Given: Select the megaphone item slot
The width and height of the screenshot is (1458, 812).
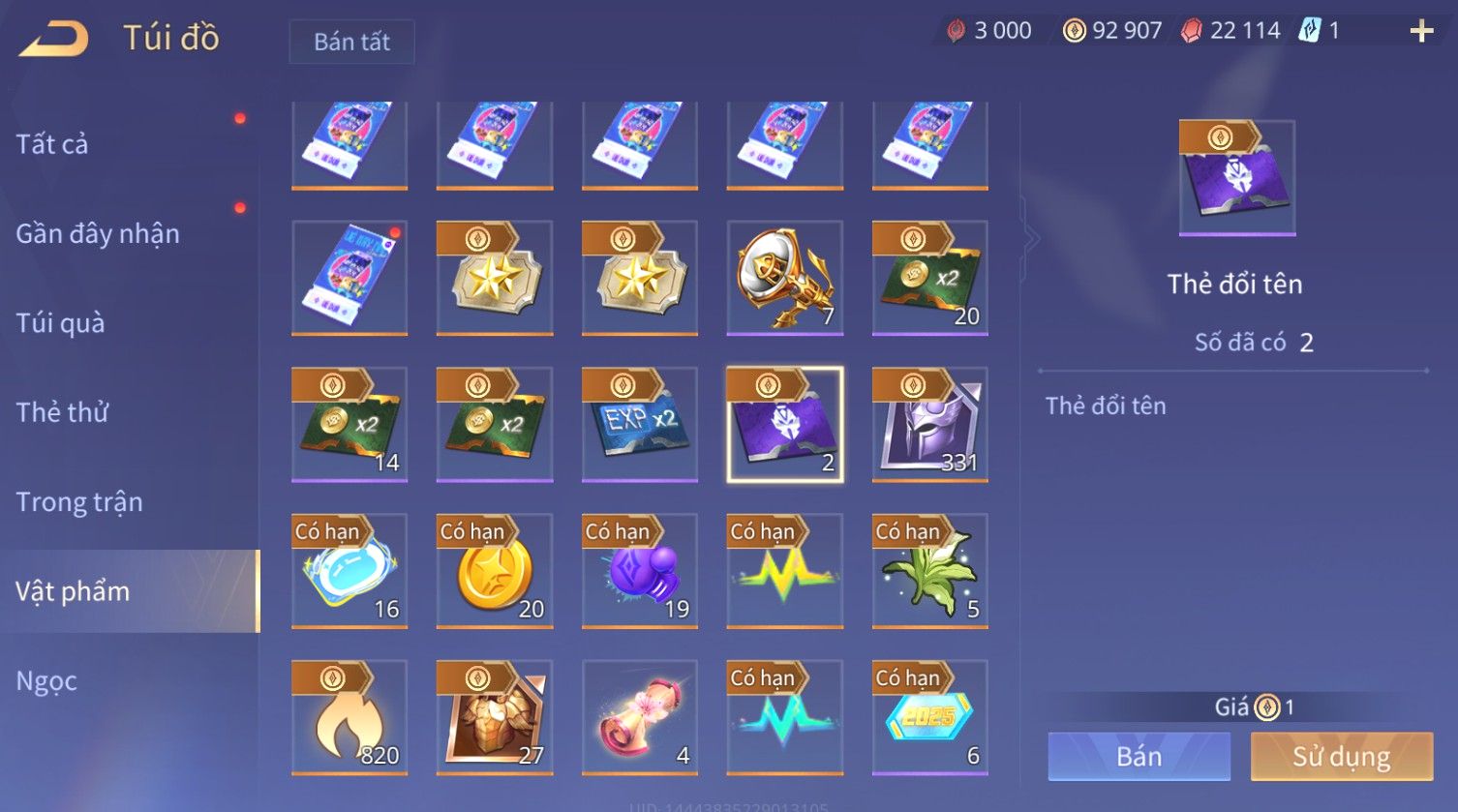Looking at the screenshot, I should coord(784,278).
